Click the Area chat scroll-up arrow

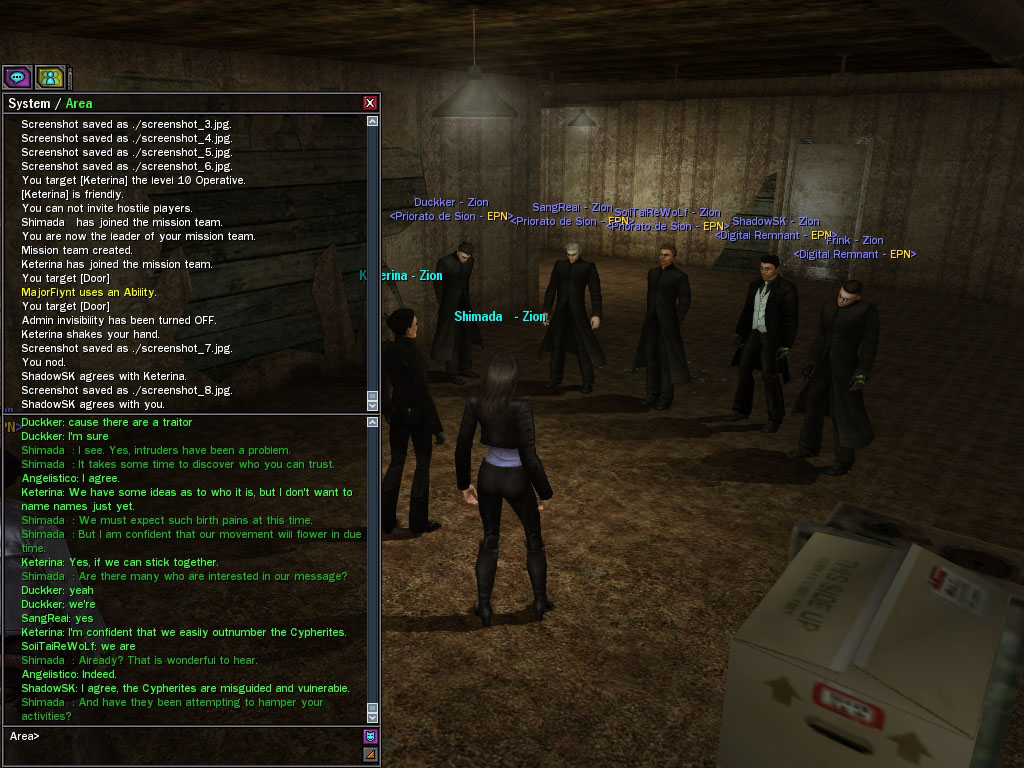tap(373, 423)
